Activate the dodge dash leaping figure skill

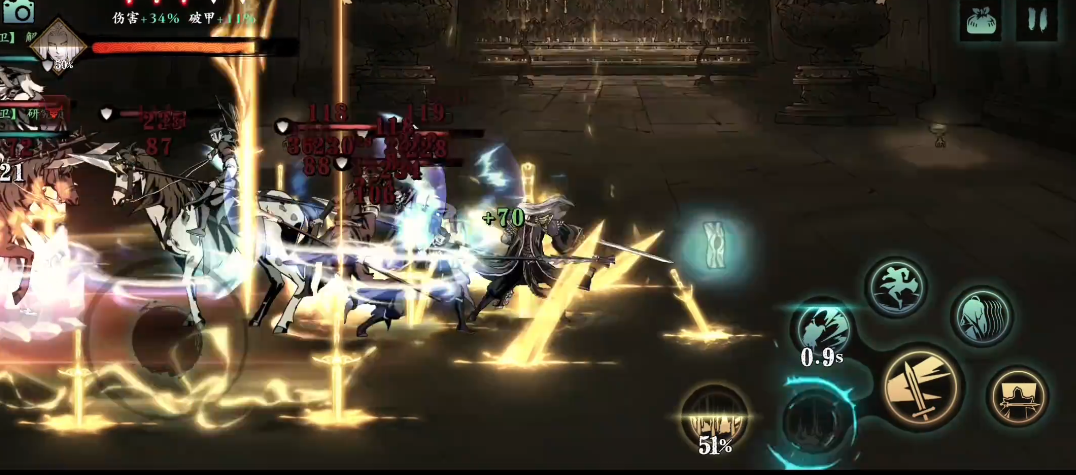coord(895,288)
